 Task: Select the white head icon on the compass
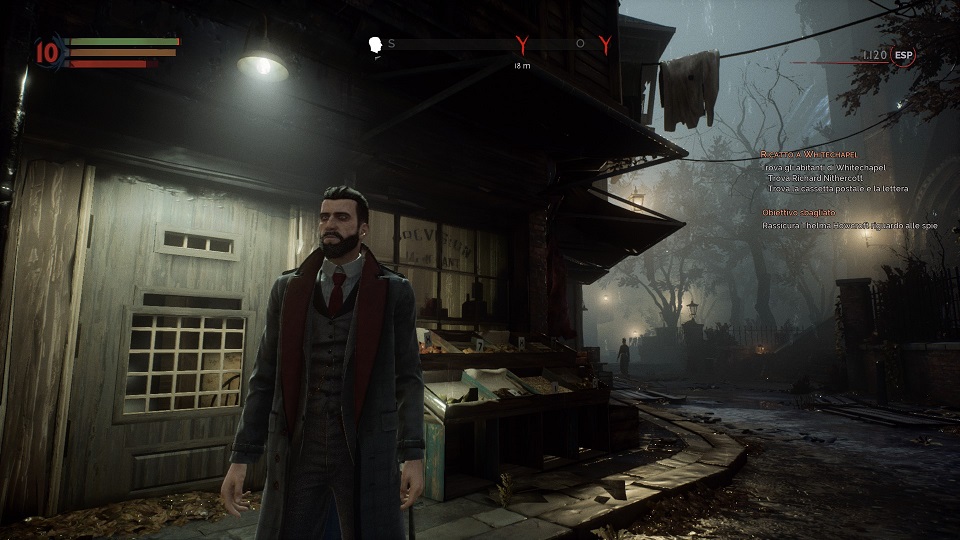pos(376,45)
